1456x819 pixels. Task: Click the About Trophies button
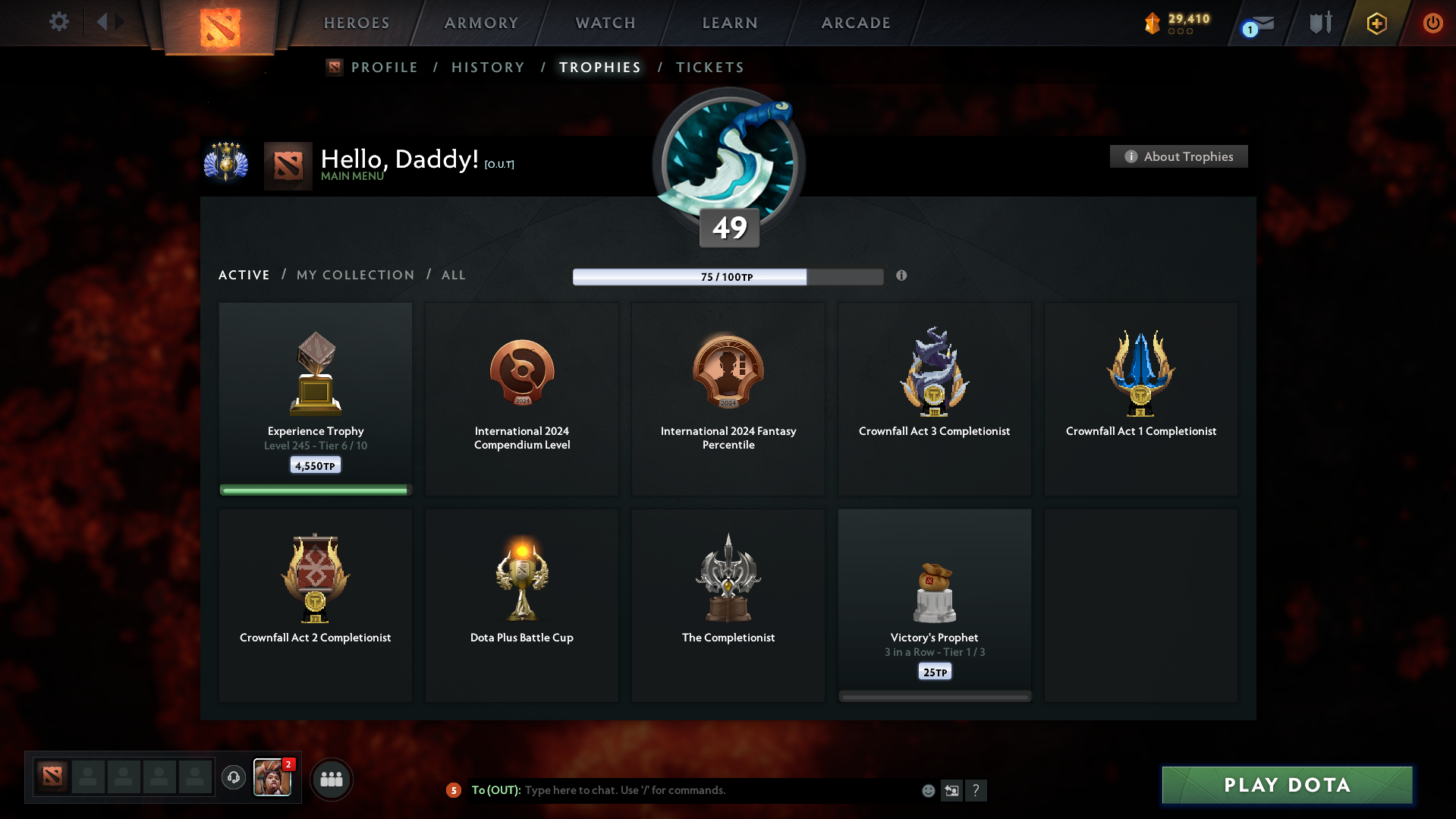click(x=1178, y=156)
